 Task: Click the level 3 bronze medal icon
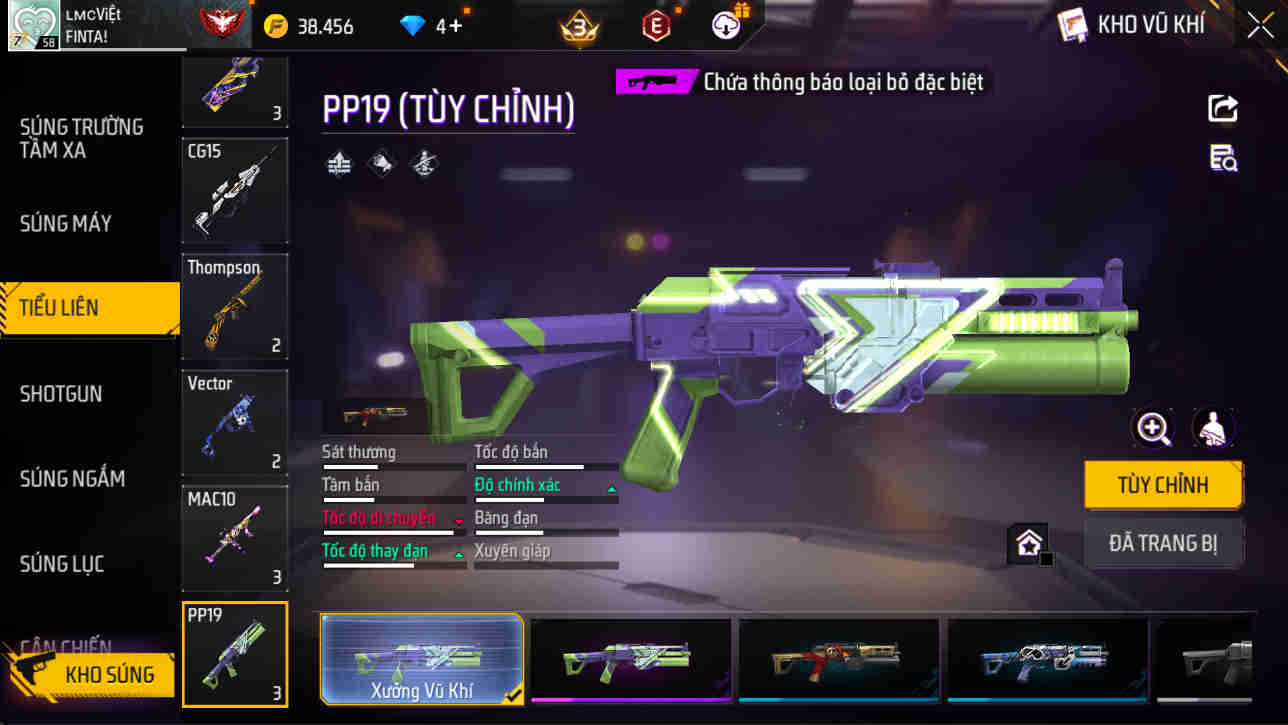coord(578,27)
